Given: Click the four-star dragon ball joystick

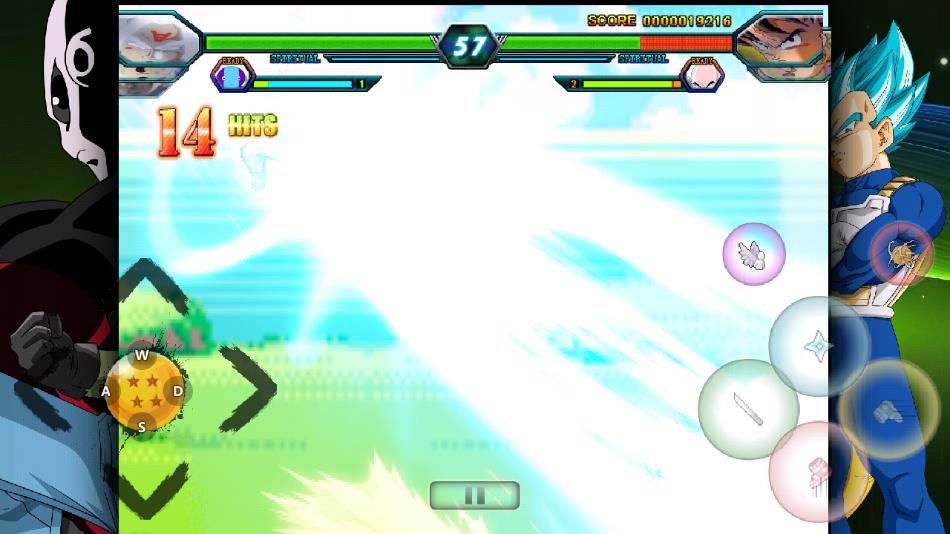Looking at the screenshot, I should (x=142, y=391).
